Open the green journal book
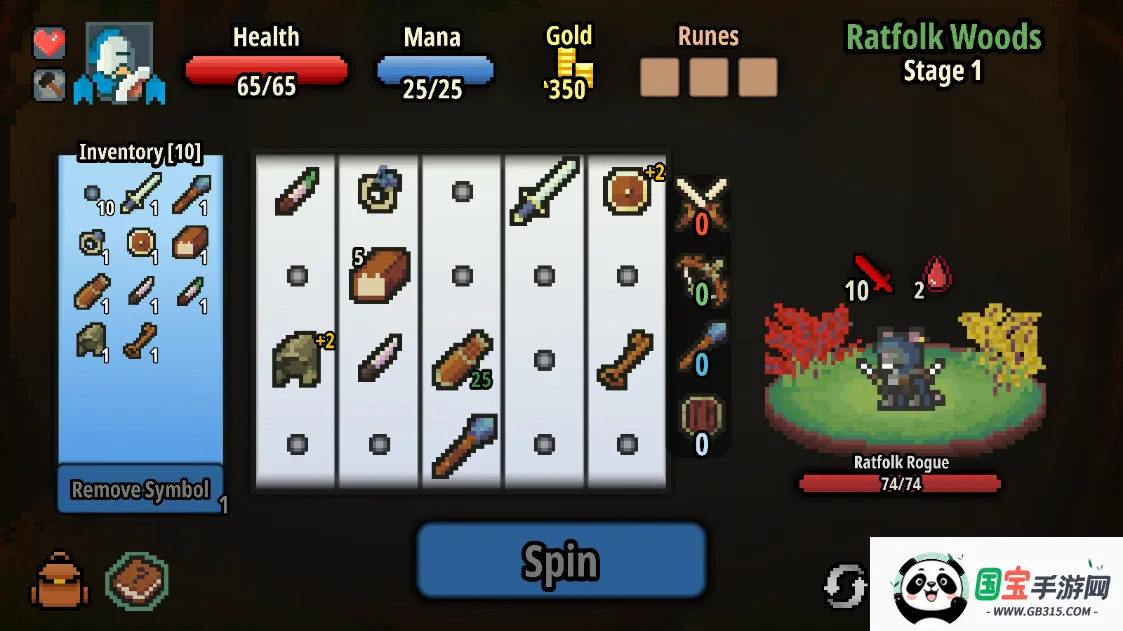The width and height of the screenshot is (1123, 631). (x=137, y=581)
